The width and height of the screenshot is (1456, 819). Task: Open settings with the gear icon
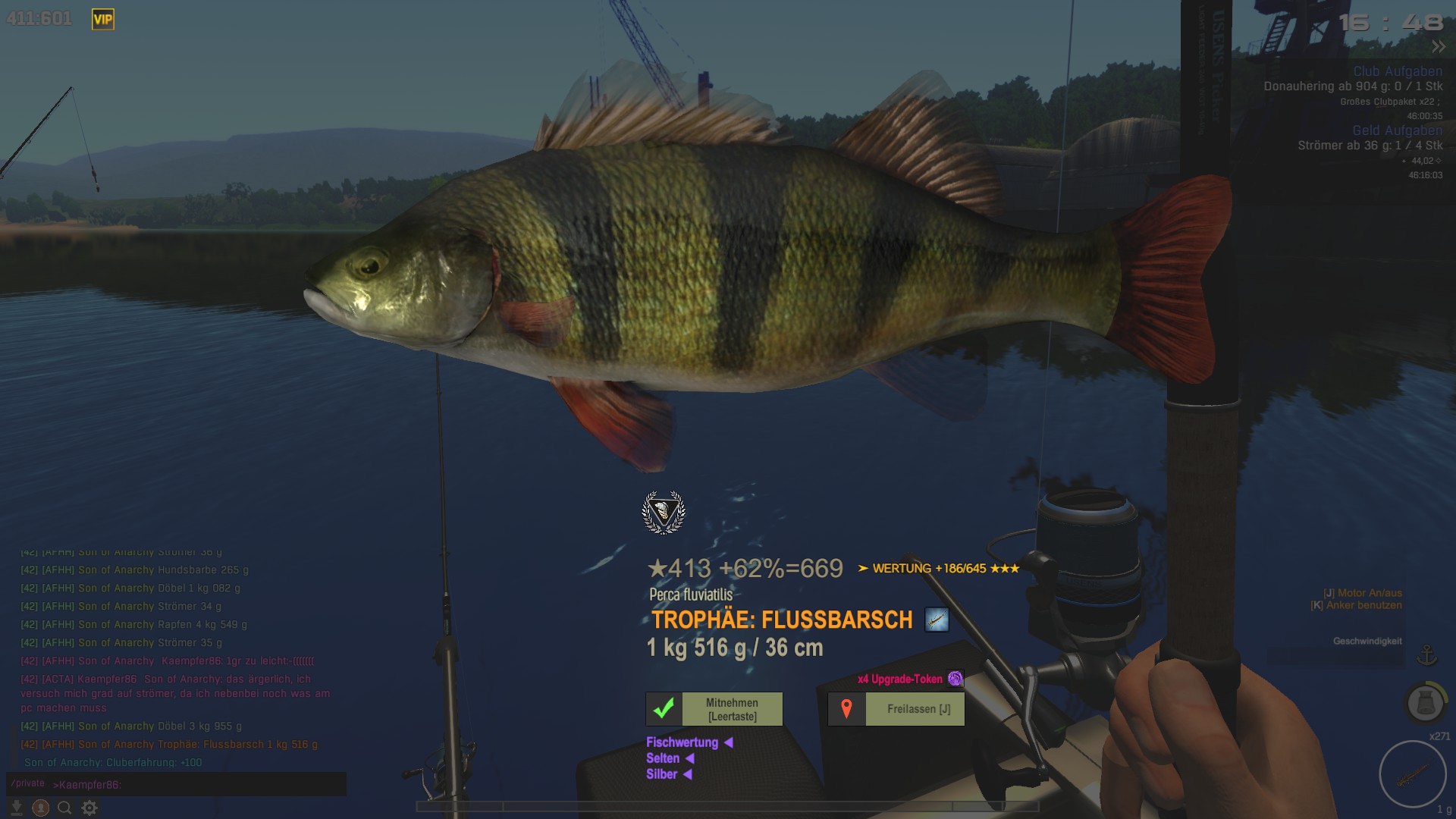click(89, 808)
